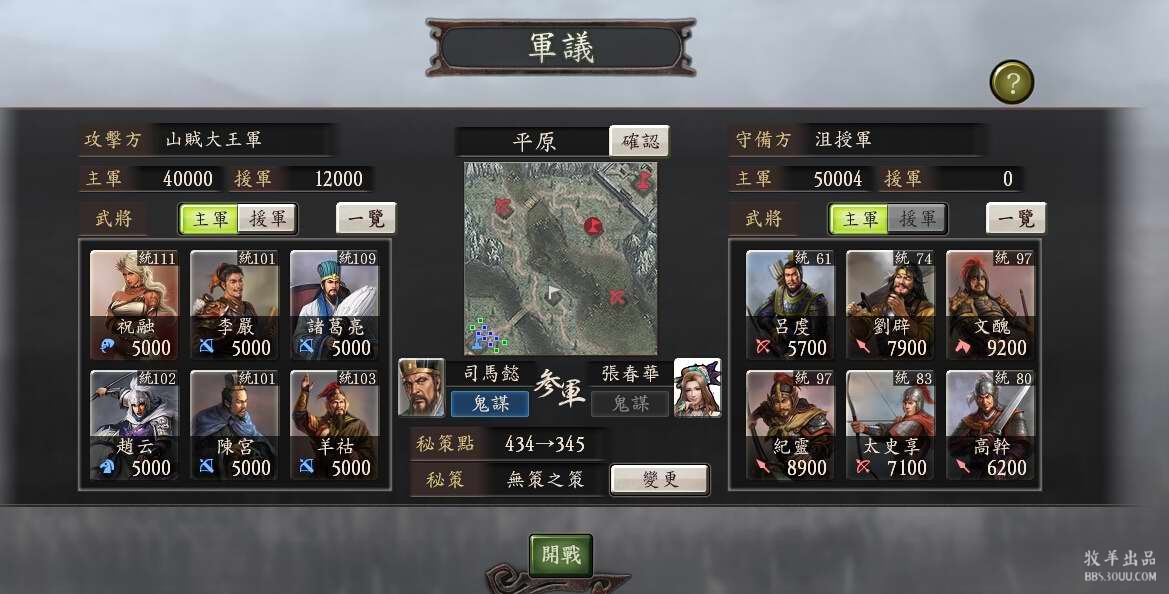Click the 張春華 advisor portrait
Screen dimensions: 1169x594
698,387
